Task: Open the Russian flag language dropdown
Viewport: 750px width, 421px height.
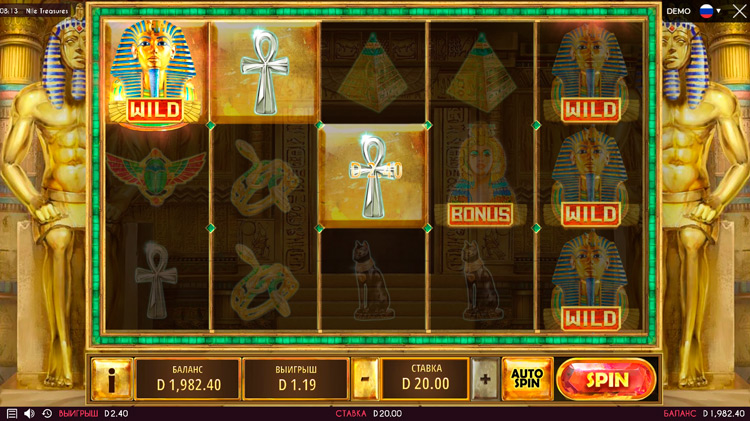Action: click(x=709, y=11)
